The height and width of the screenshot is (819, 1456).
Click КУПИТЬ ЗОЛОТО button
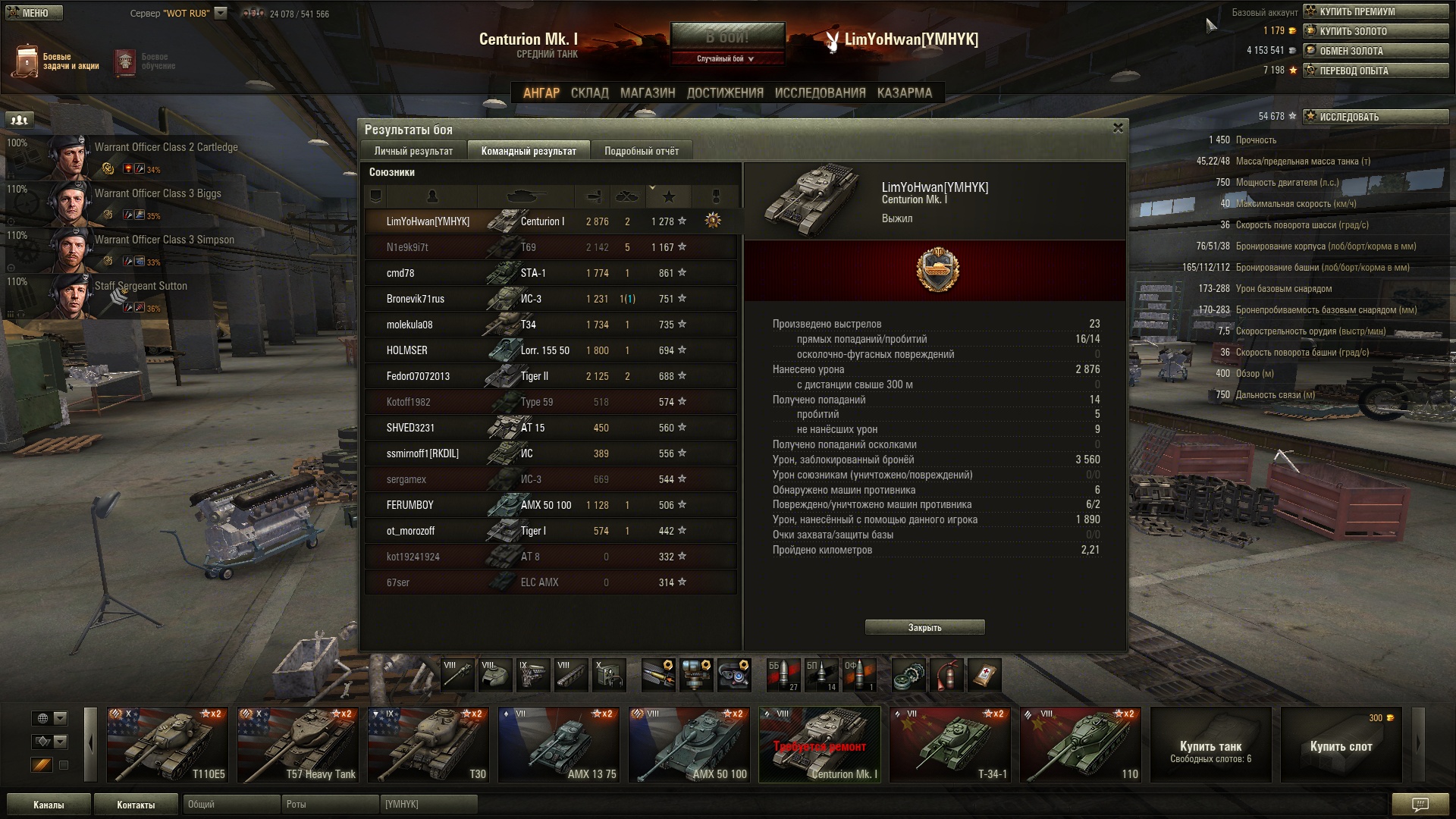coord(1375,31)
